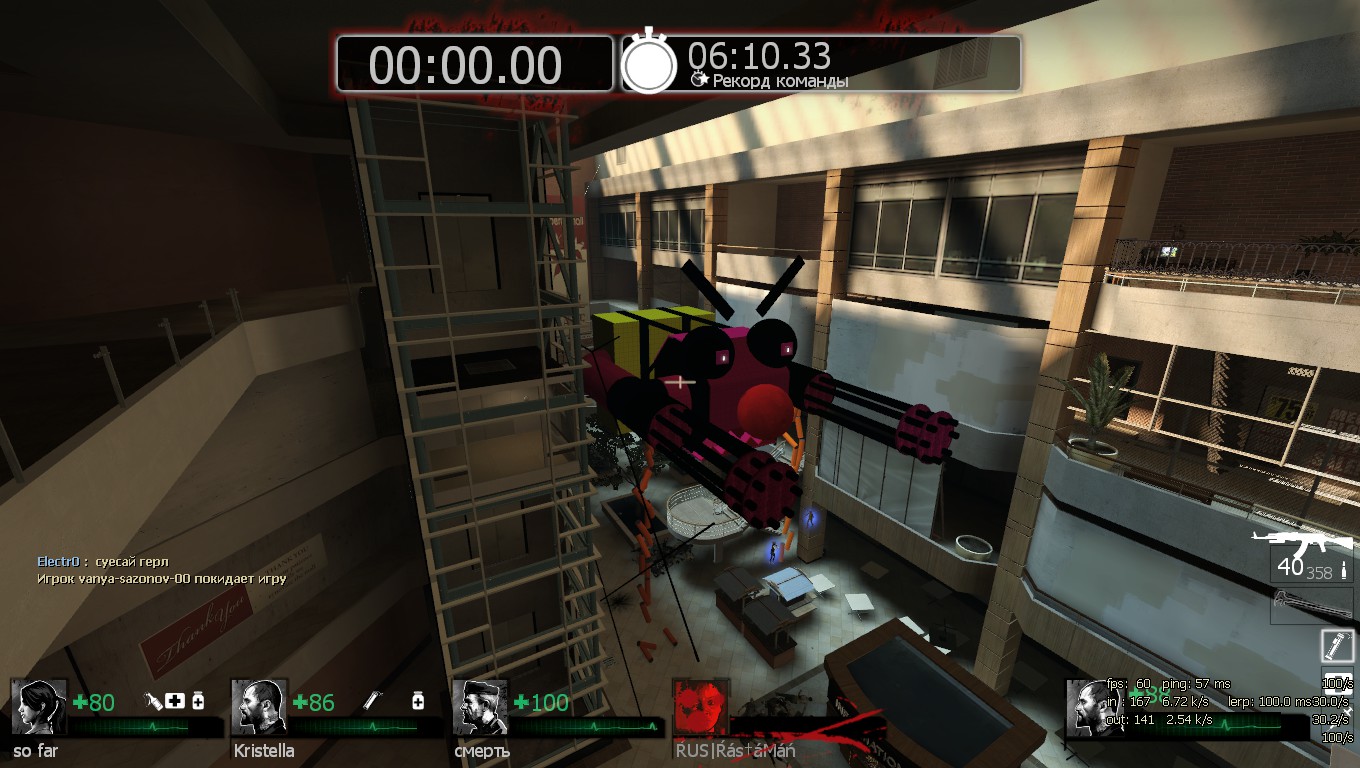Click the stopwatch icon beside the team record
The height and width of the screenshot is (768, 1360).
tap(650, 63)
